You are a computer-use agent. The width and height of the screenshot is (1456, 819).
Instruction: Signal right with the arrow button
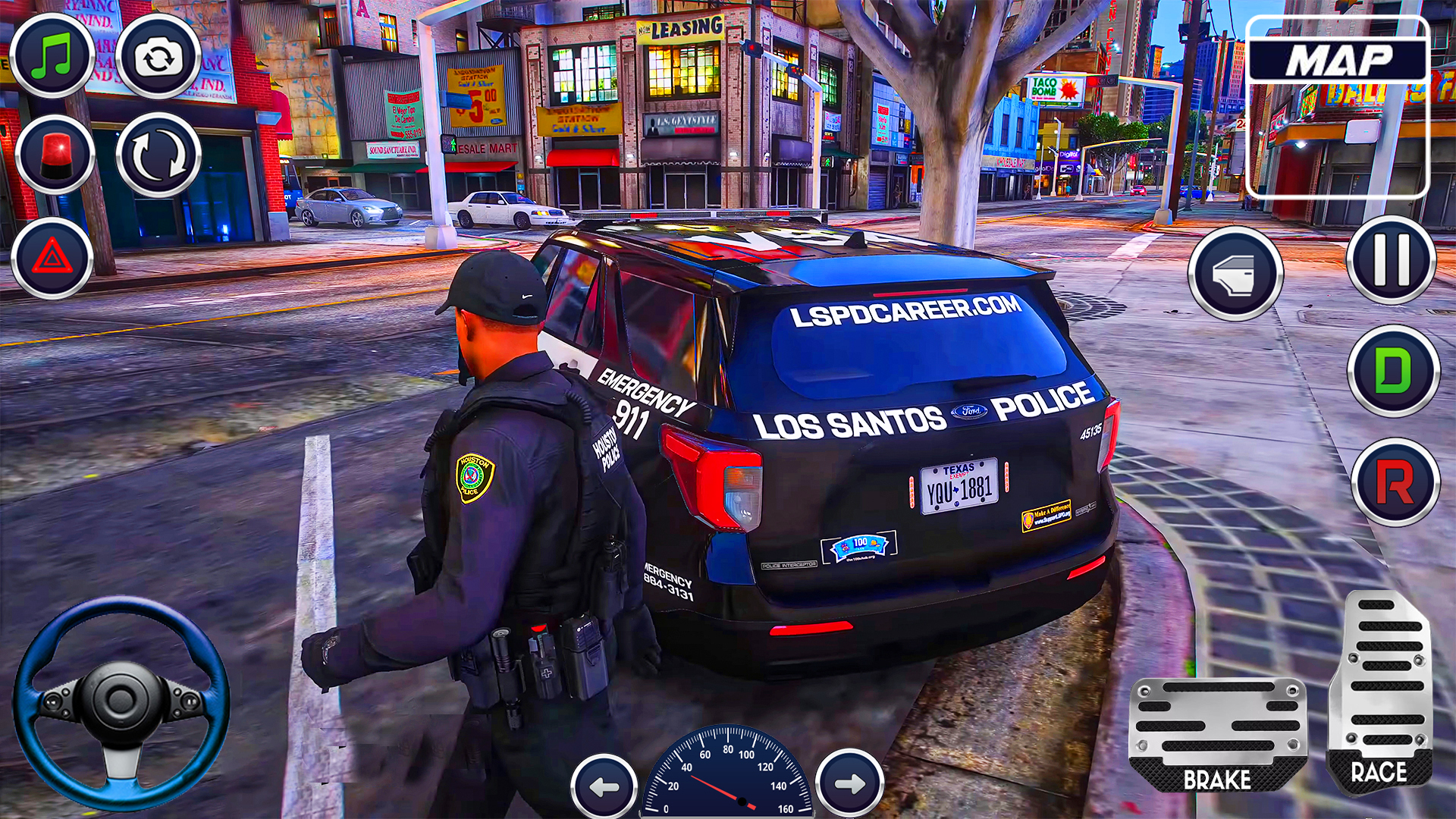tap(849, 783)
